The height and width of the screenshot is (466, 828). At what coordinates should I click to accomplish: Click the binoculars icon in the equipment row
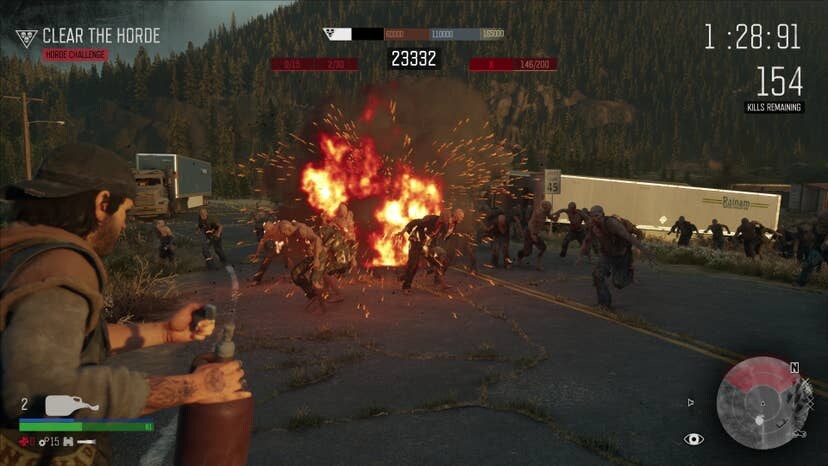pos(68,441)
